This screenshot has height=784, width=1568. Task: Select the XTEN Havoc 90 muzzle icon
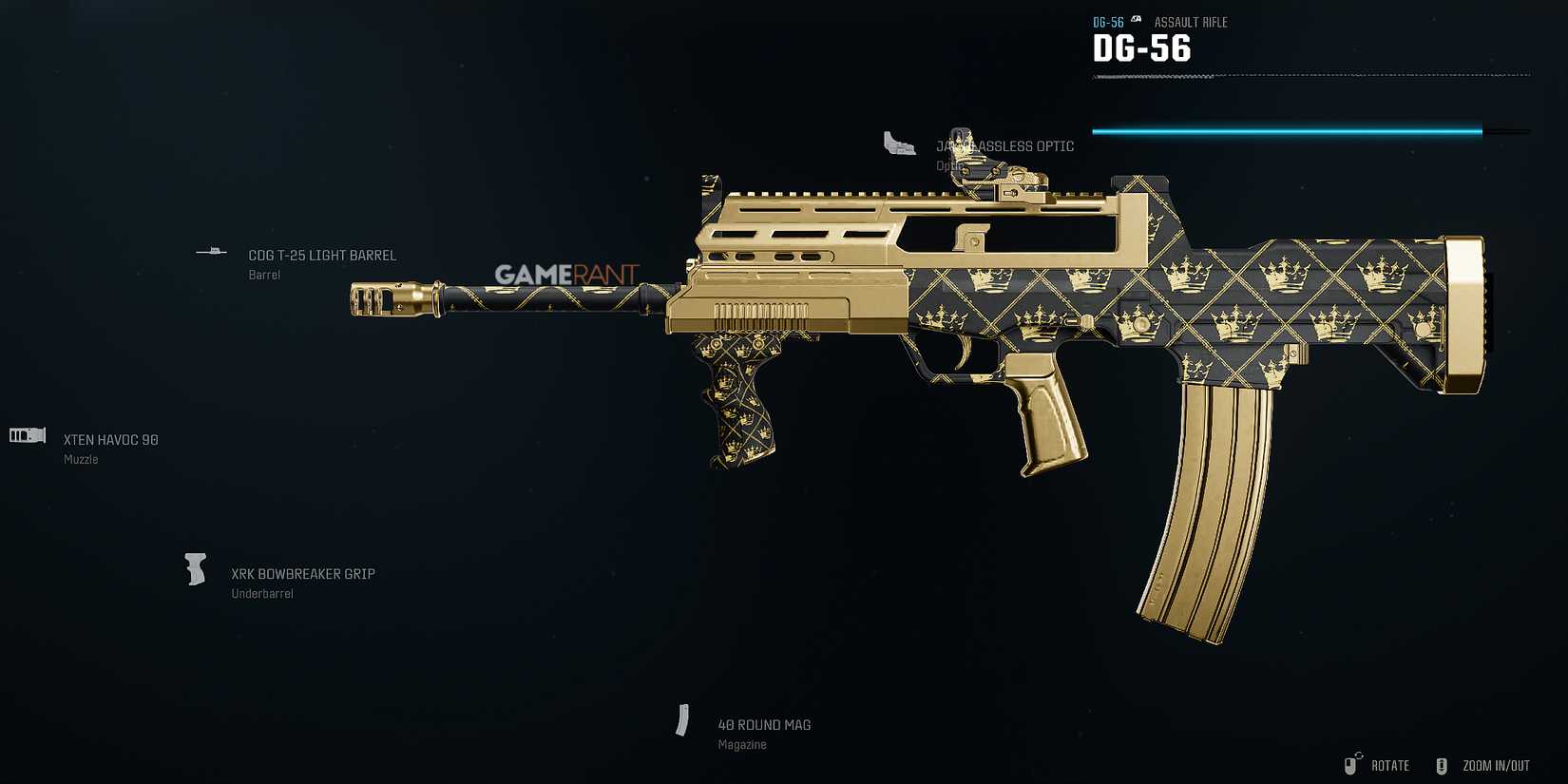[26, 435]
